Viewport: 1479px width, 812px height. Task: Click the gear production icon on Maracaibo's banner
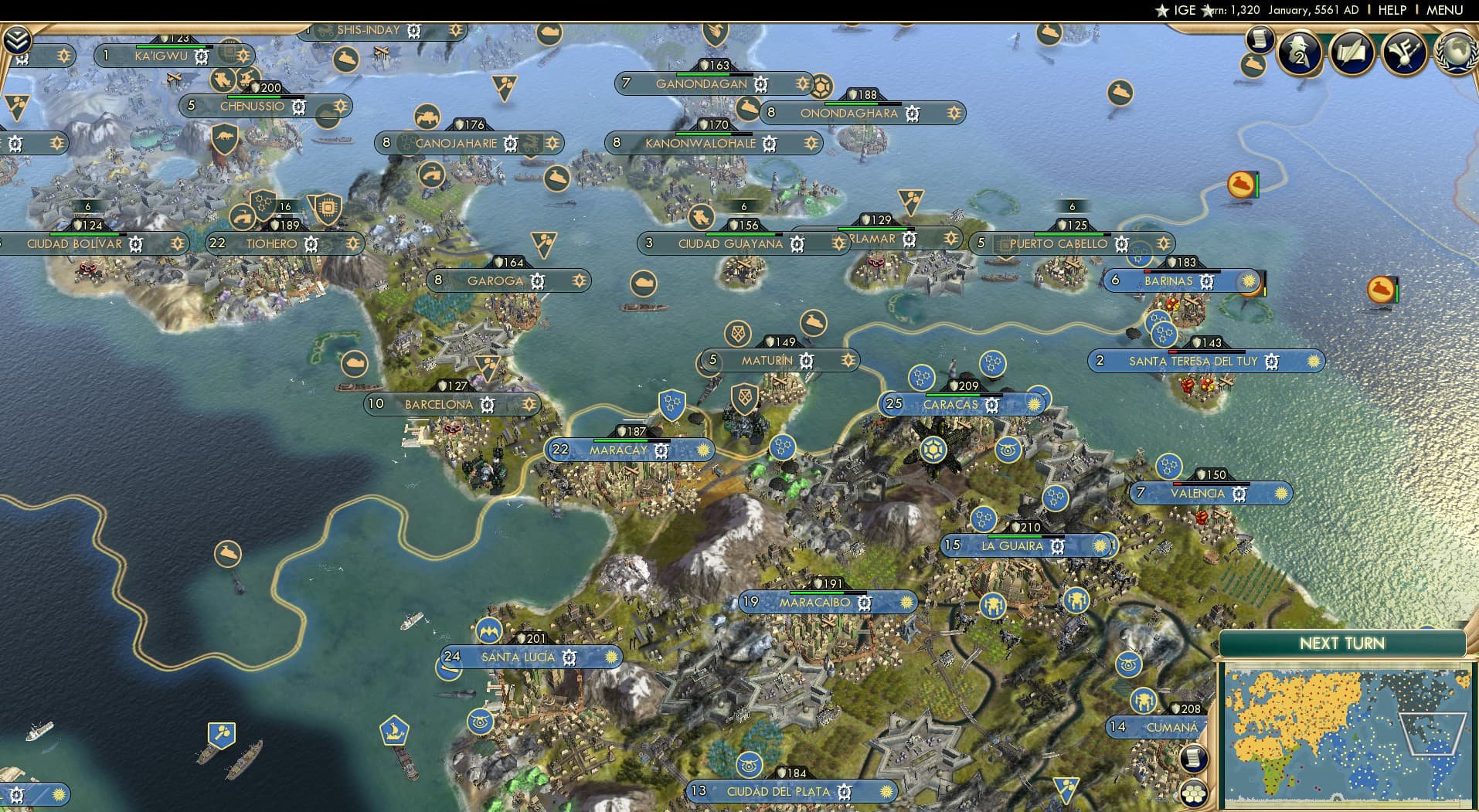[863, 602]
